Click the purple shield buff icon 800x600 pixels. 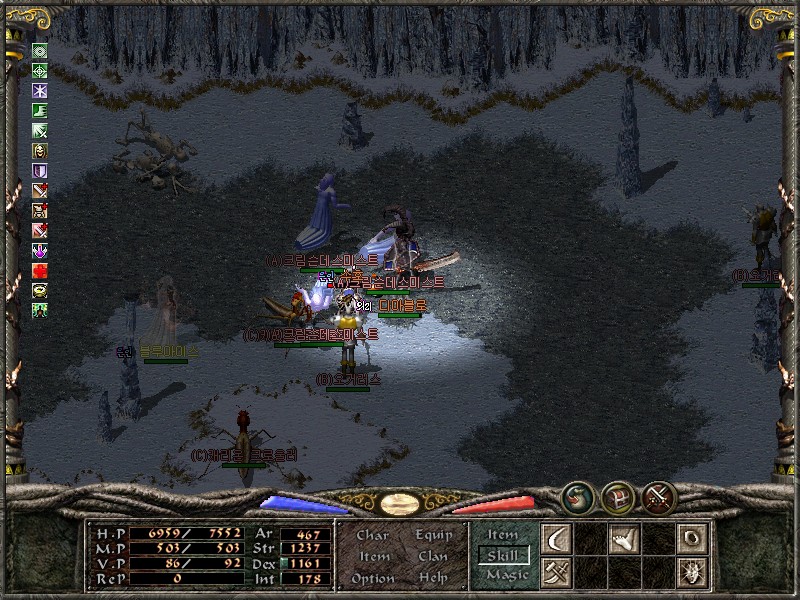(x=40, y=171)
